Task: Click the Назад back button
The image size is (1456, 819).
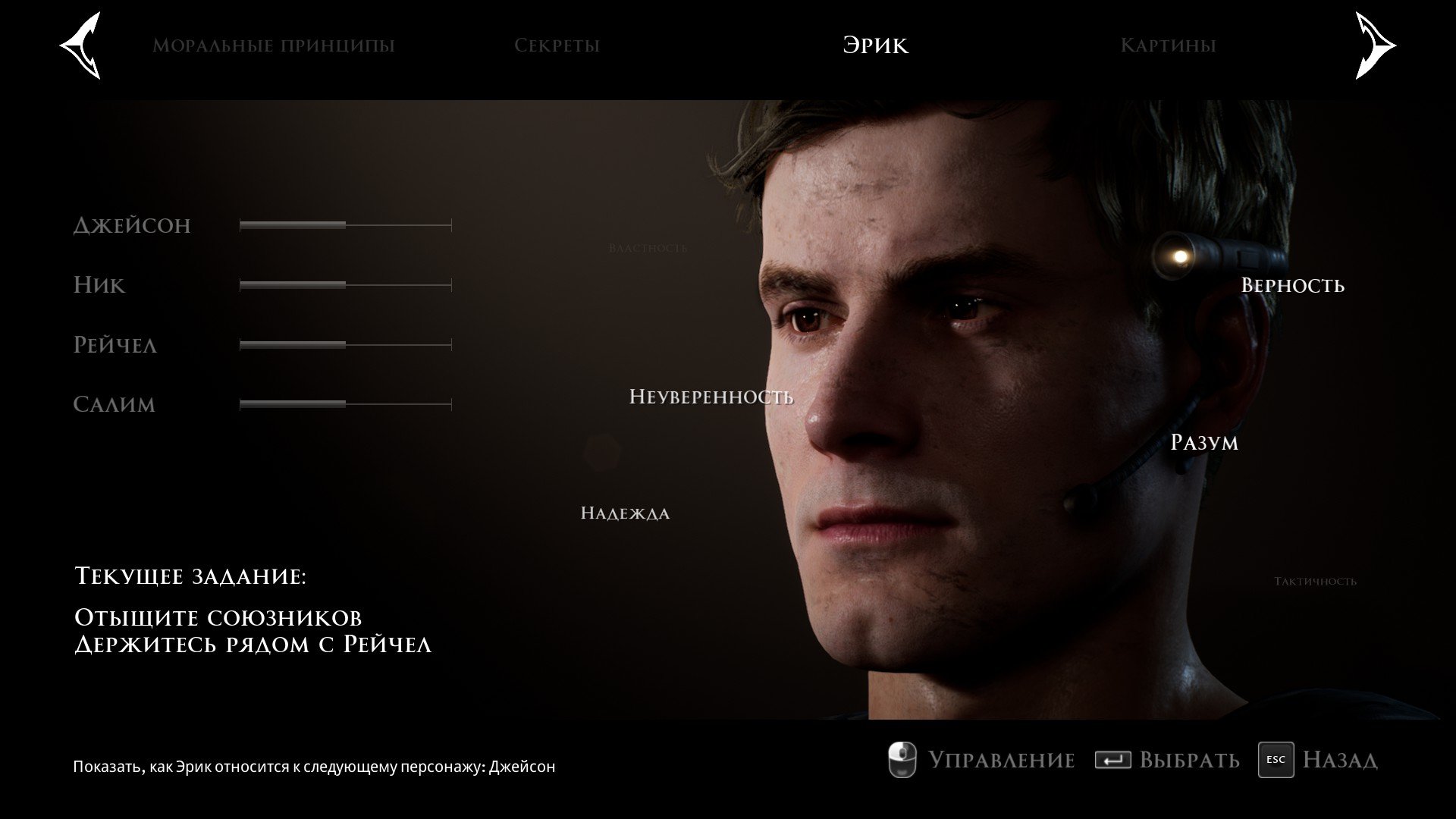Action: point(1318,760)
